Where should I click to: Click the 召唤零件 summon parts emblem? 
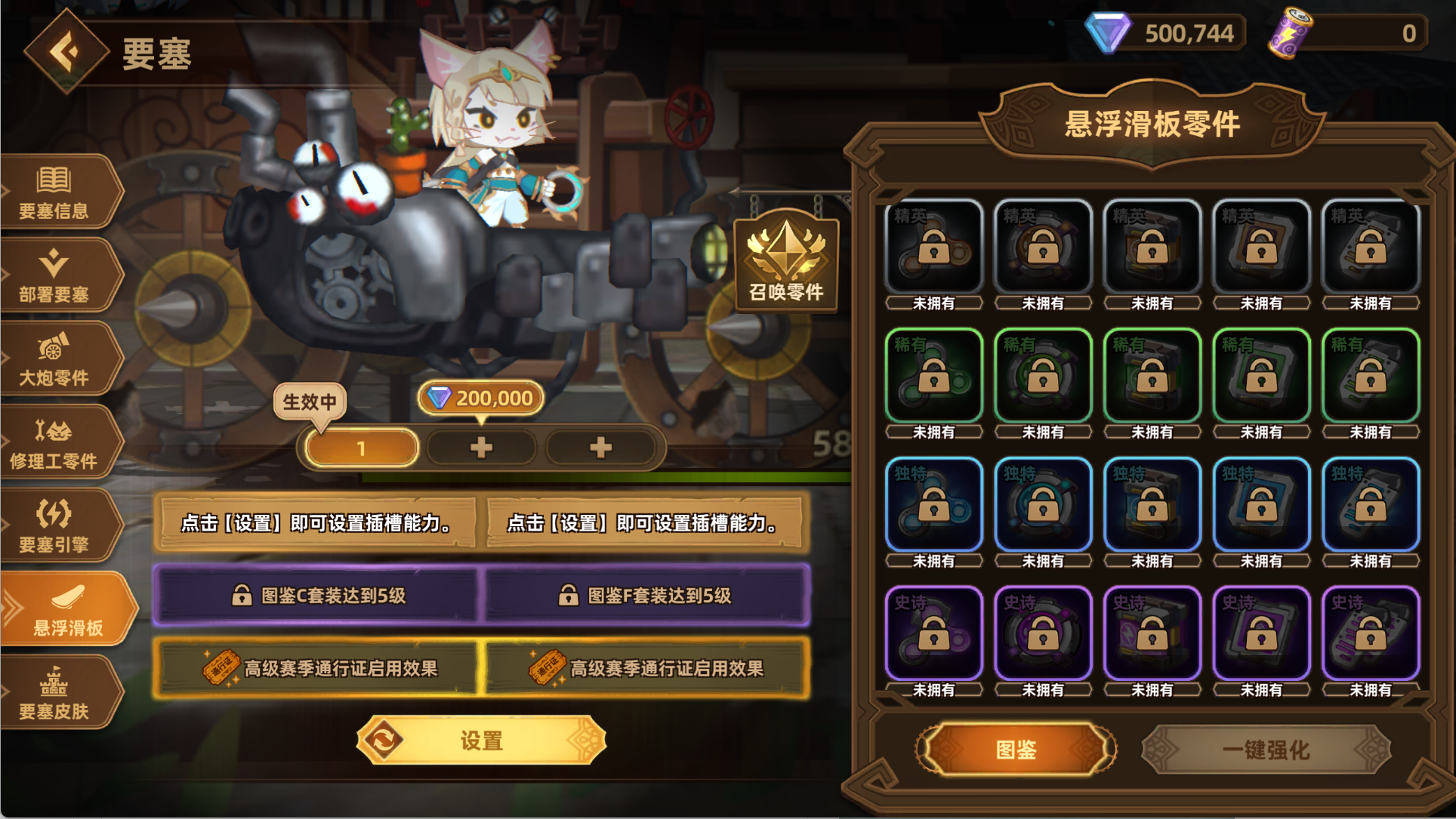pos(785,263)
